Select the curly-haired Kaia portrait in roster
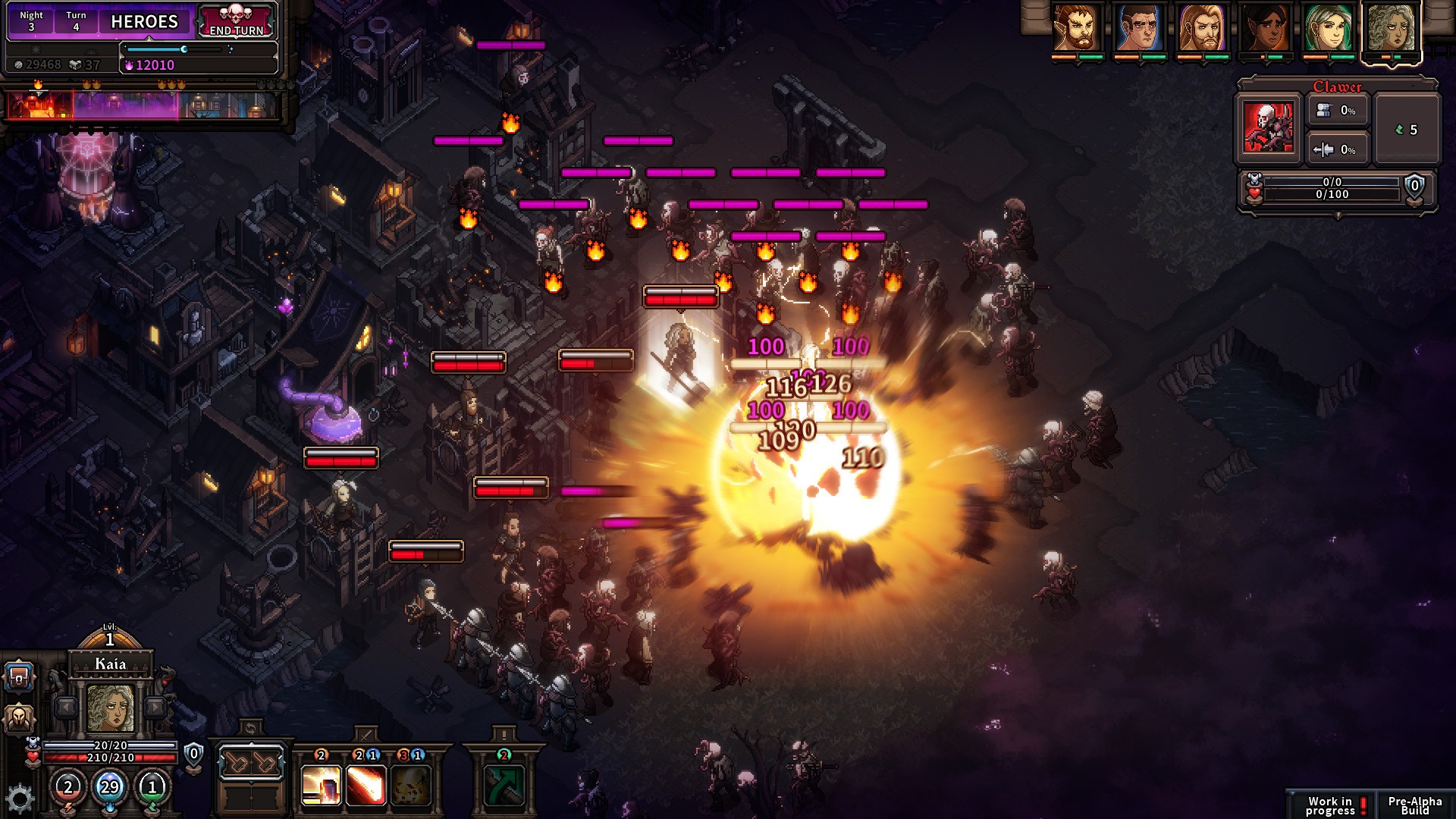Image resolution: width=1456 pixels, height=819 pixels. 1392,28
